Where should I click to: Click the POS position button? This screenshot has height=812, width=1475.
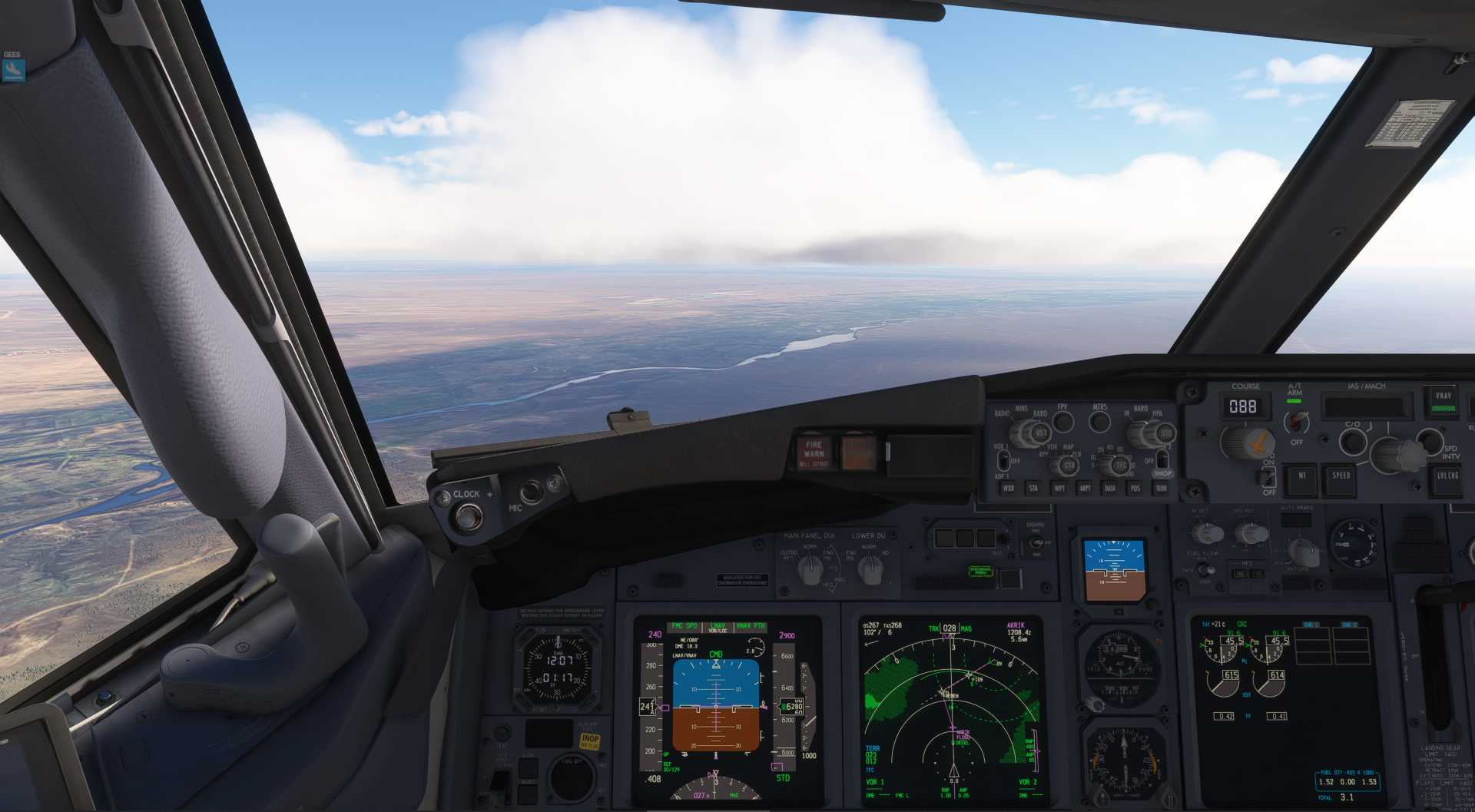(x=1135, y=489)
